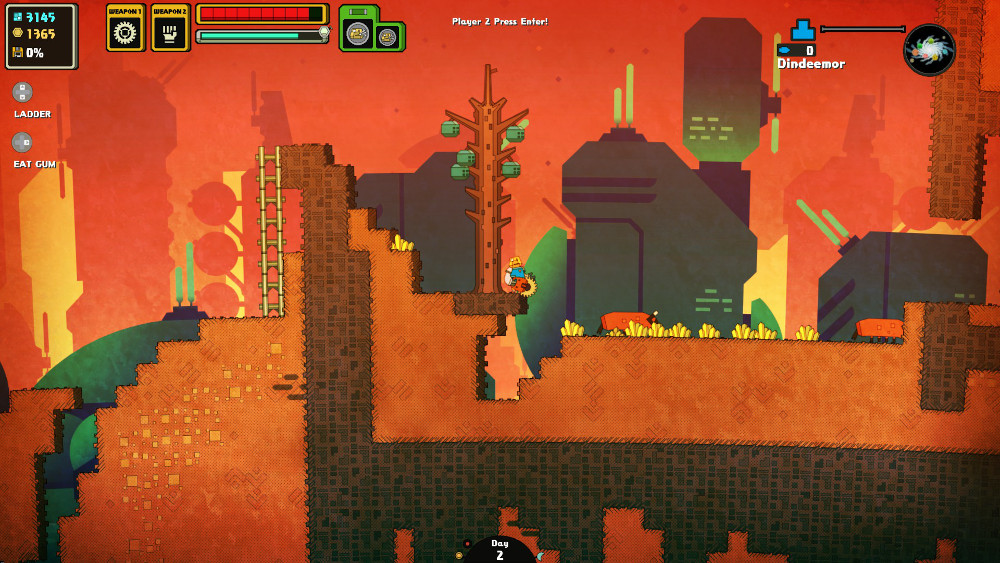The width and height of the screenshot is (1000, 563).
Task: Select the Weapon 2 fist slot
Action: tap(170, 31)
